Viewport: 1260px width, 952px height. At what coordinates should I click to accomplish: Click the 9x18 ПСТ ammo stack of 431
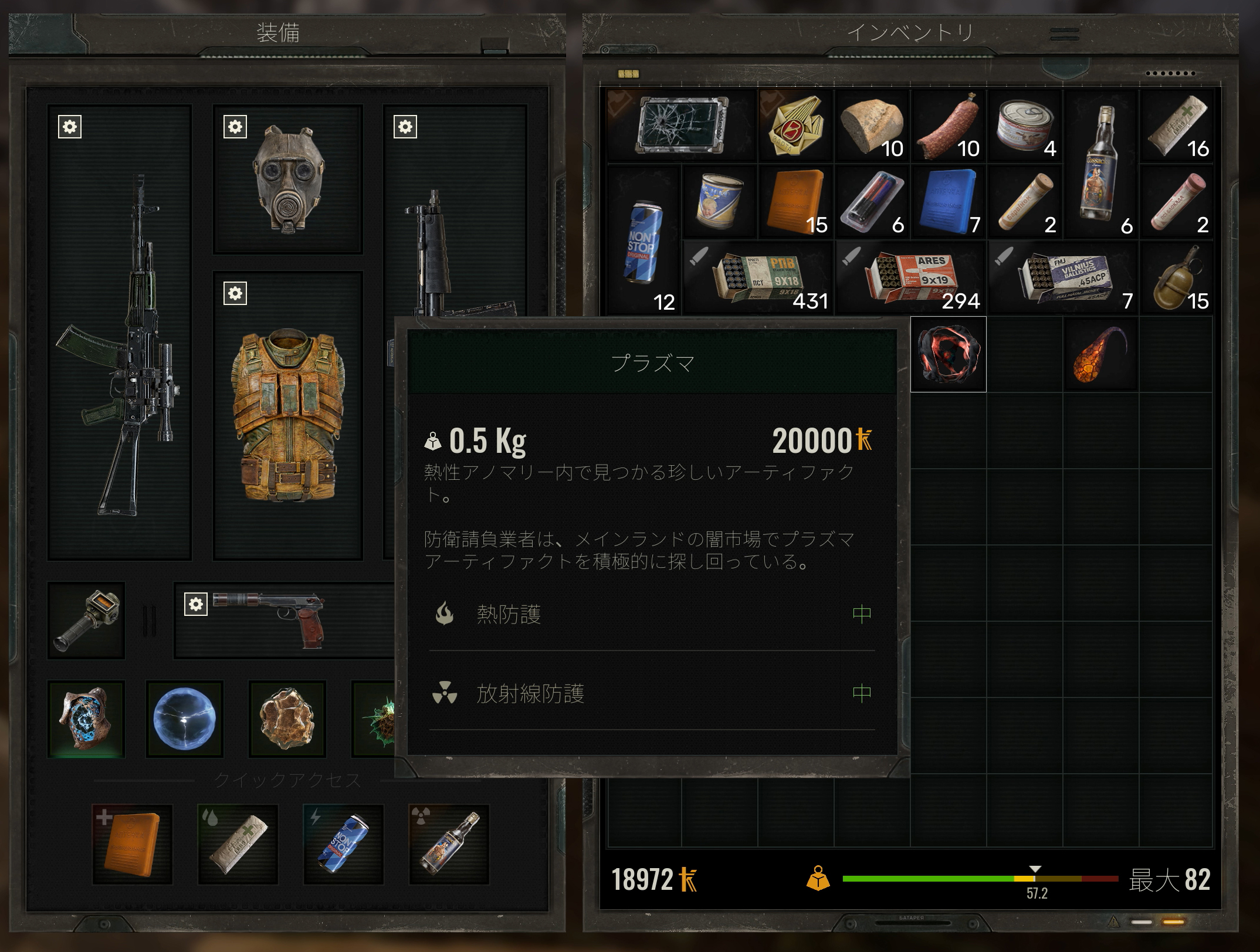click(x=757, y=276)
